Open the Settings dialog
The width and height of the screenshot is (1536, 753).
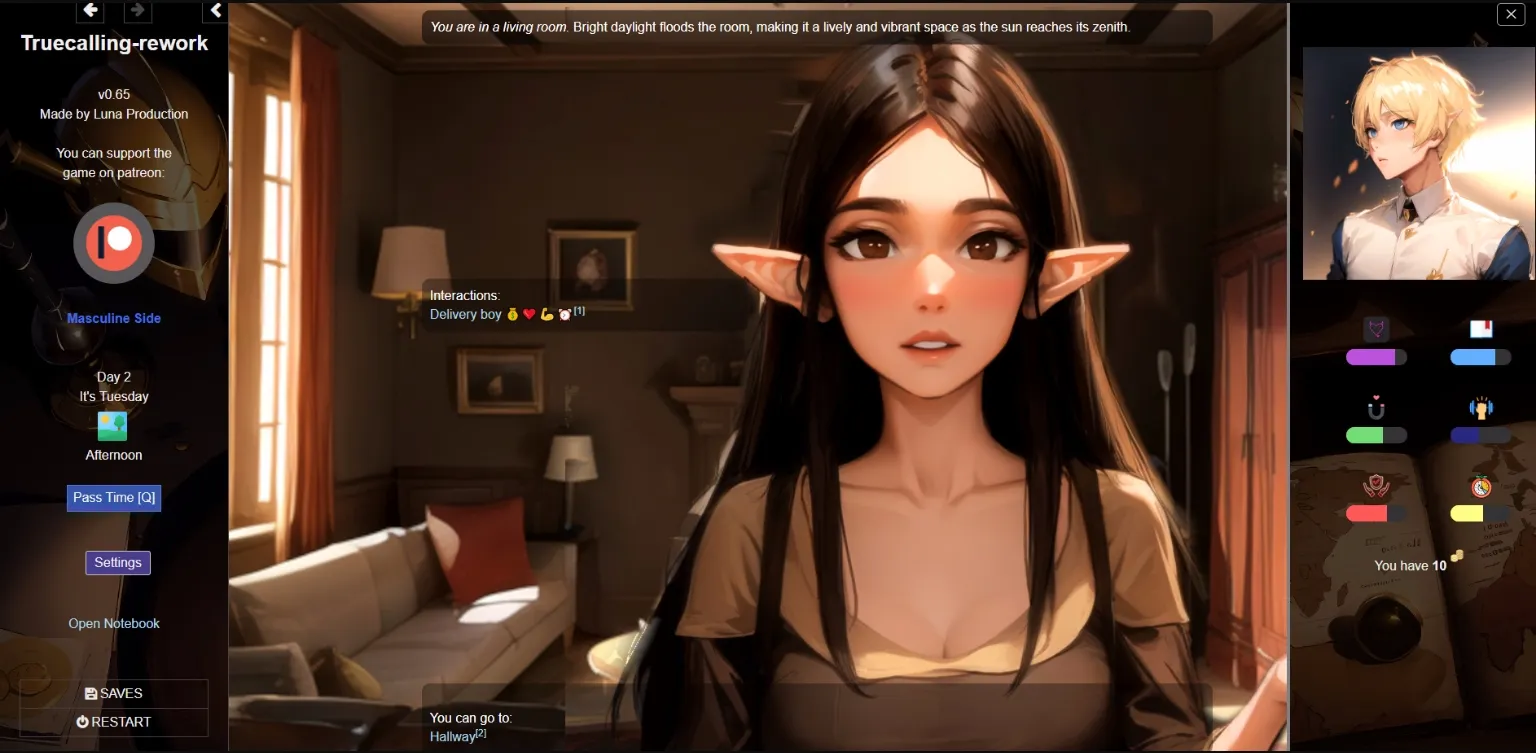(117, 562)
